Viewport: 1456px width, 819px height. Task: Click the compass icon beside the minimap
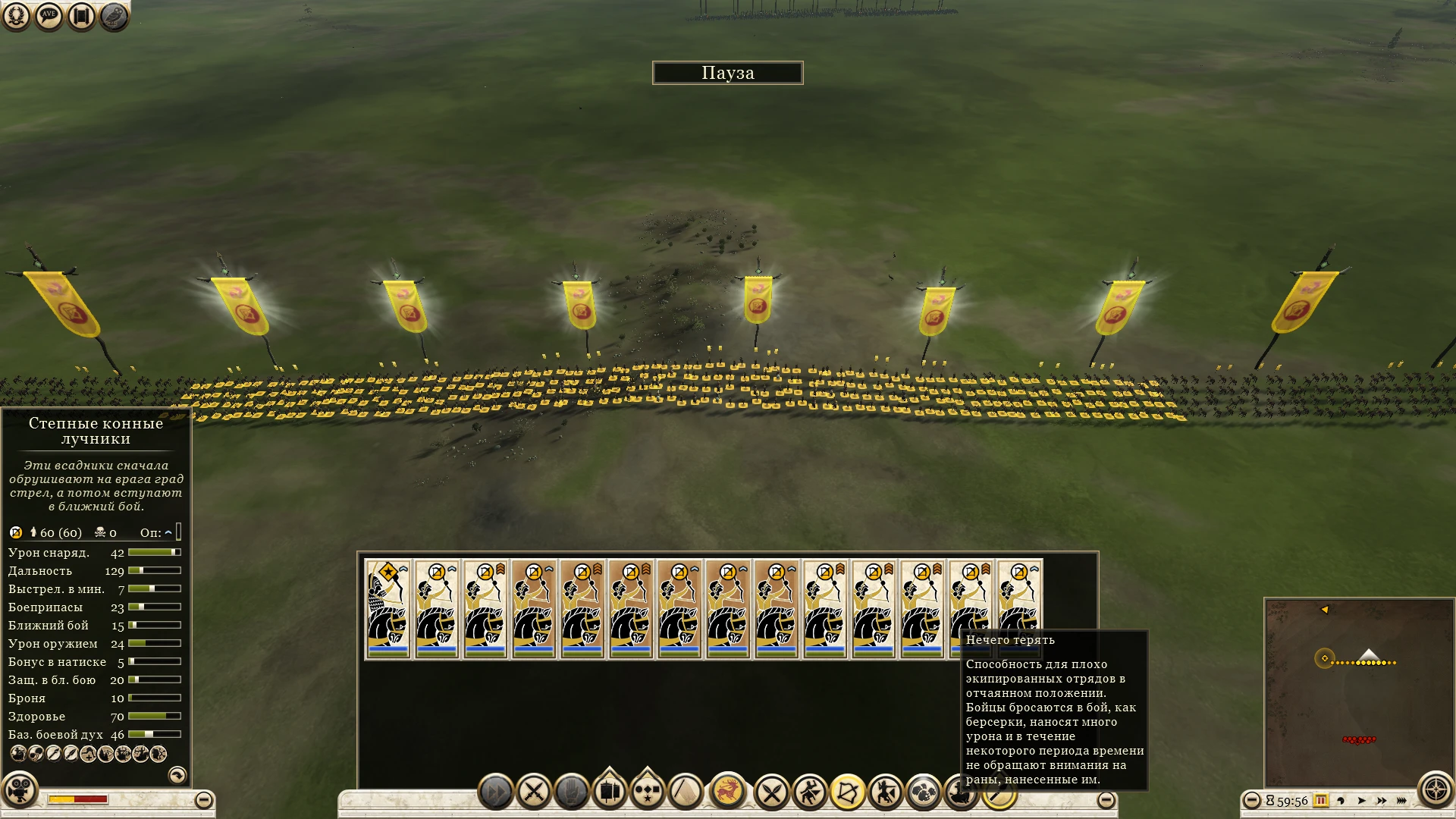pos(1436,789)
